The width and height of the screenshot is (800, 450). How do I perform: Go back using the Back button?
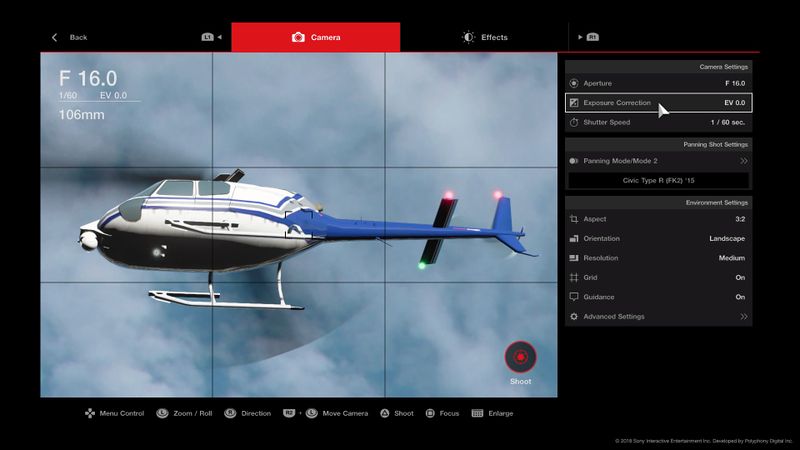(x=70, y=37)
